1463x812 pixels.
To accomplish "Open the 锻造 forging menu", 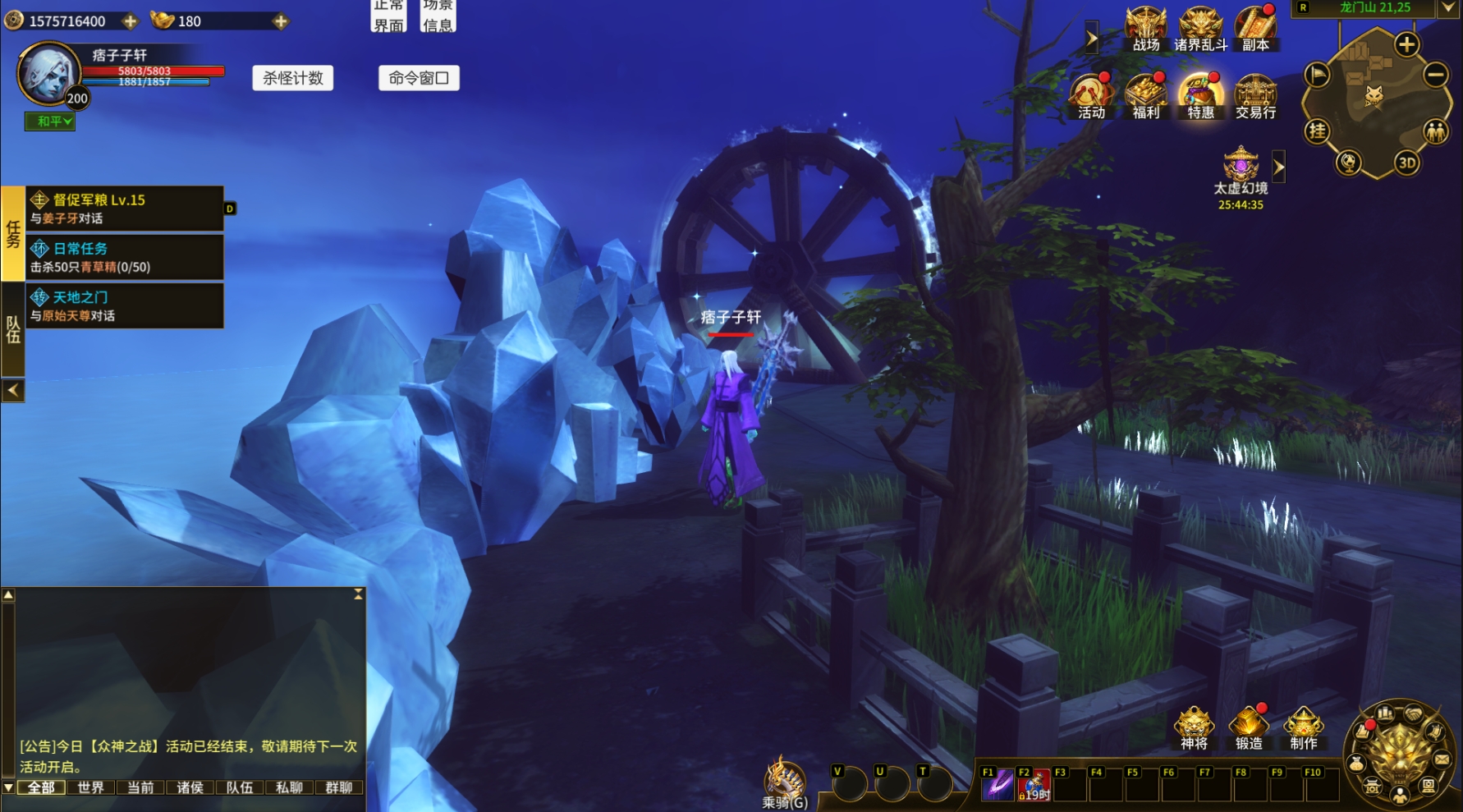I will point(1249,728).
